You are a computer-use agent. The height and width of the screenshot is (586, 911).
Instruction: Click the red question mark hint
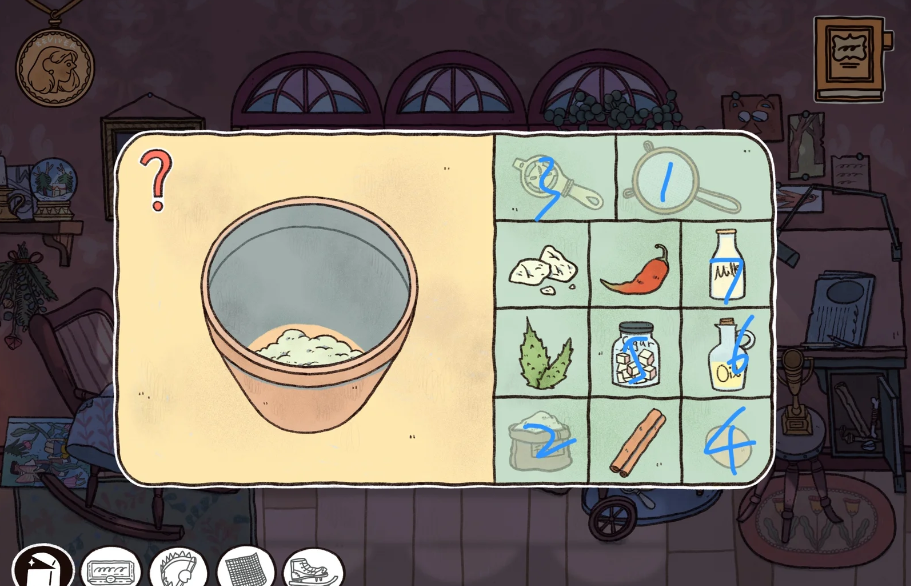tap(156, 180)
